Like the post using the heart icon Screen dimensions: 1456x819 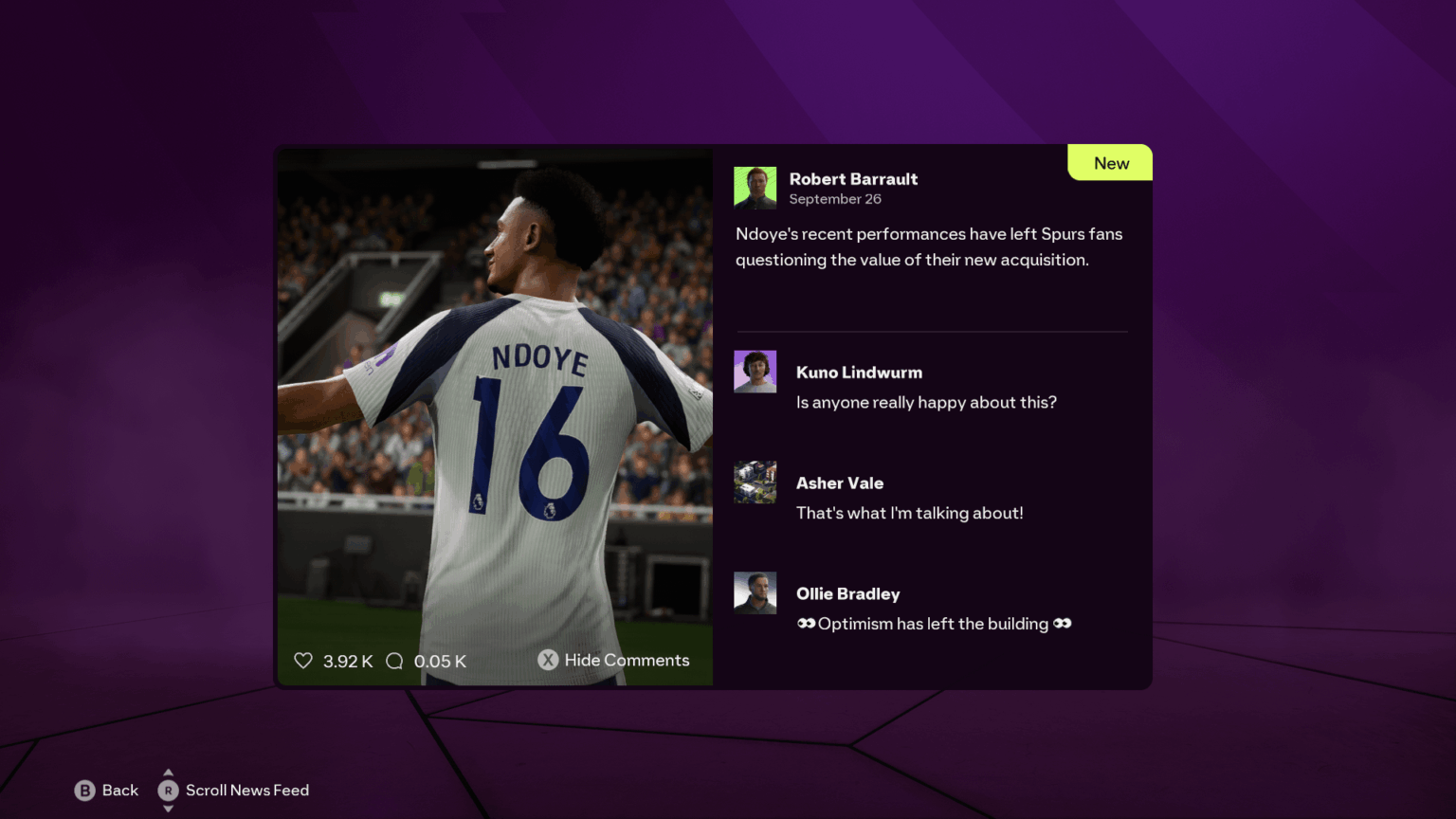coord(303,660)
